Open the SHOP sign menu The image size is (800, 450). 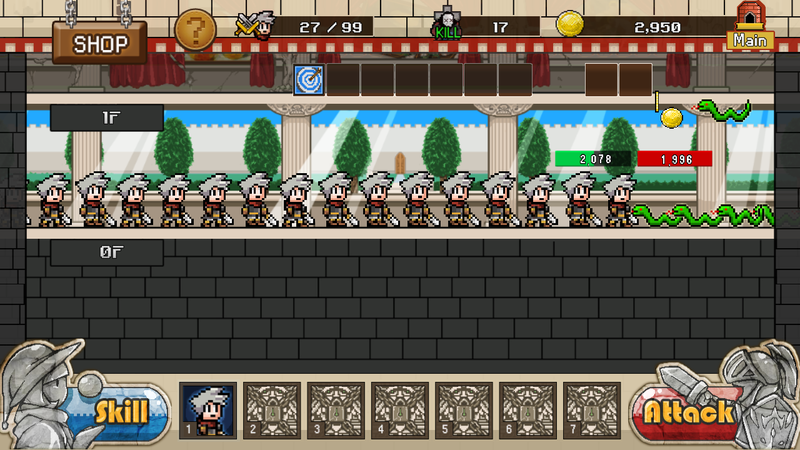[x=100, y=43]
